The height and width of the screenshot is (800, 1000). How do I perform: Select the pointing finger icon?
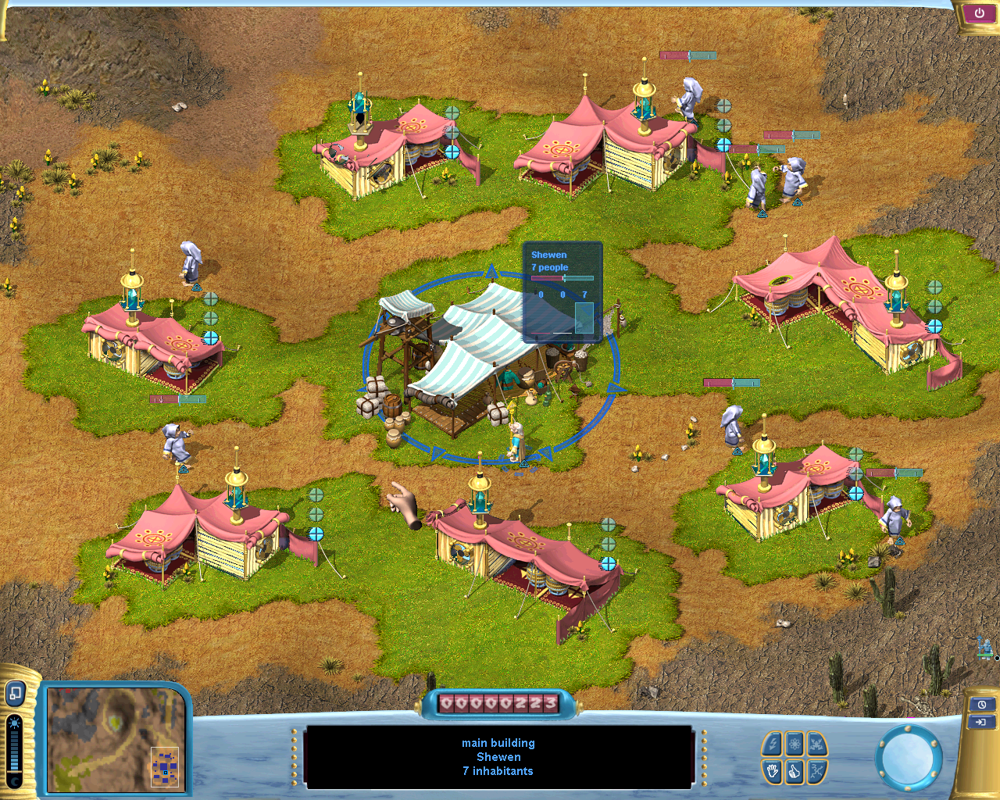click(794, 770)
